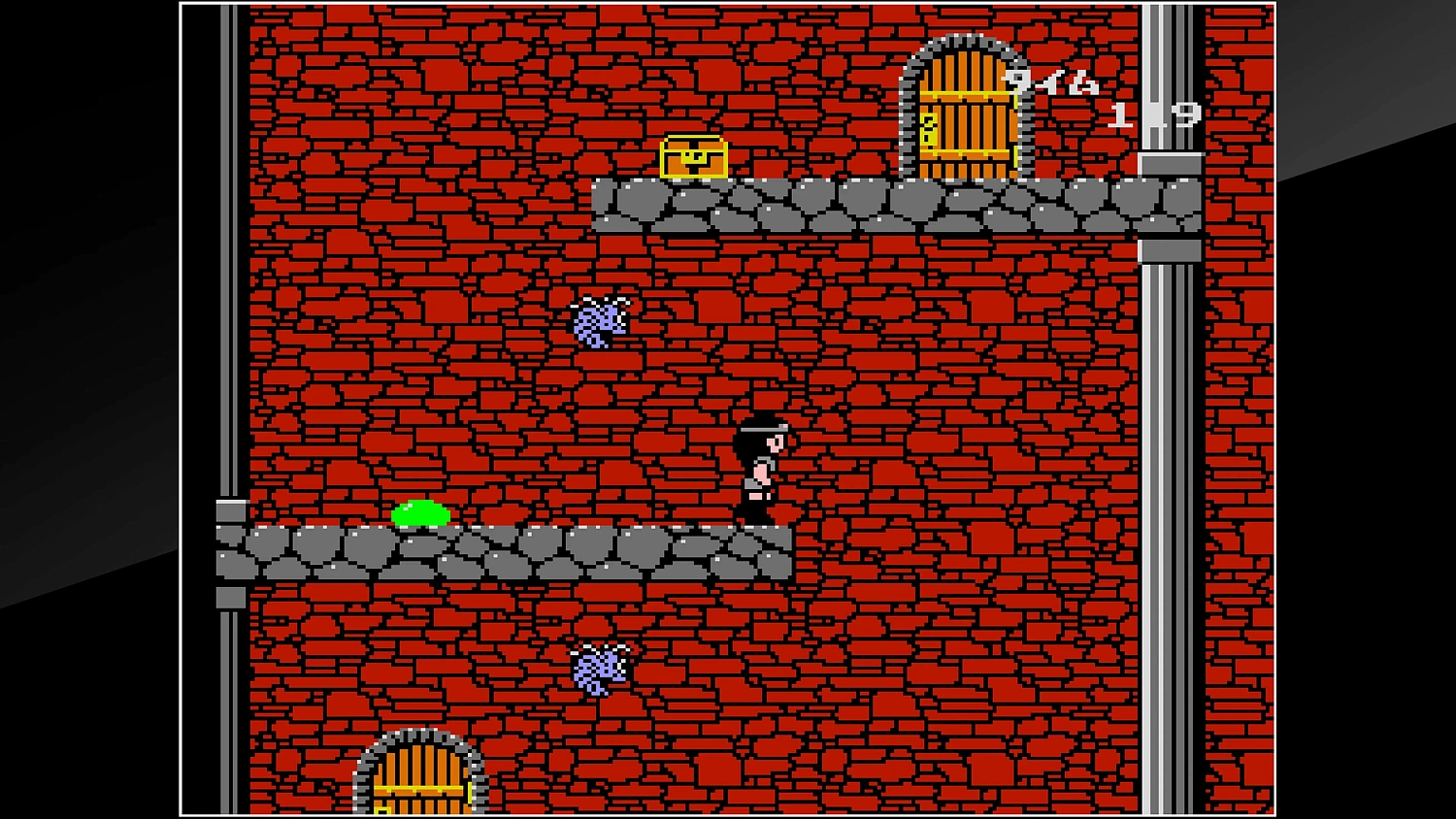Select the partially visible door at bottom
The image size is (1456, 819).
click(x=417, y=781)
